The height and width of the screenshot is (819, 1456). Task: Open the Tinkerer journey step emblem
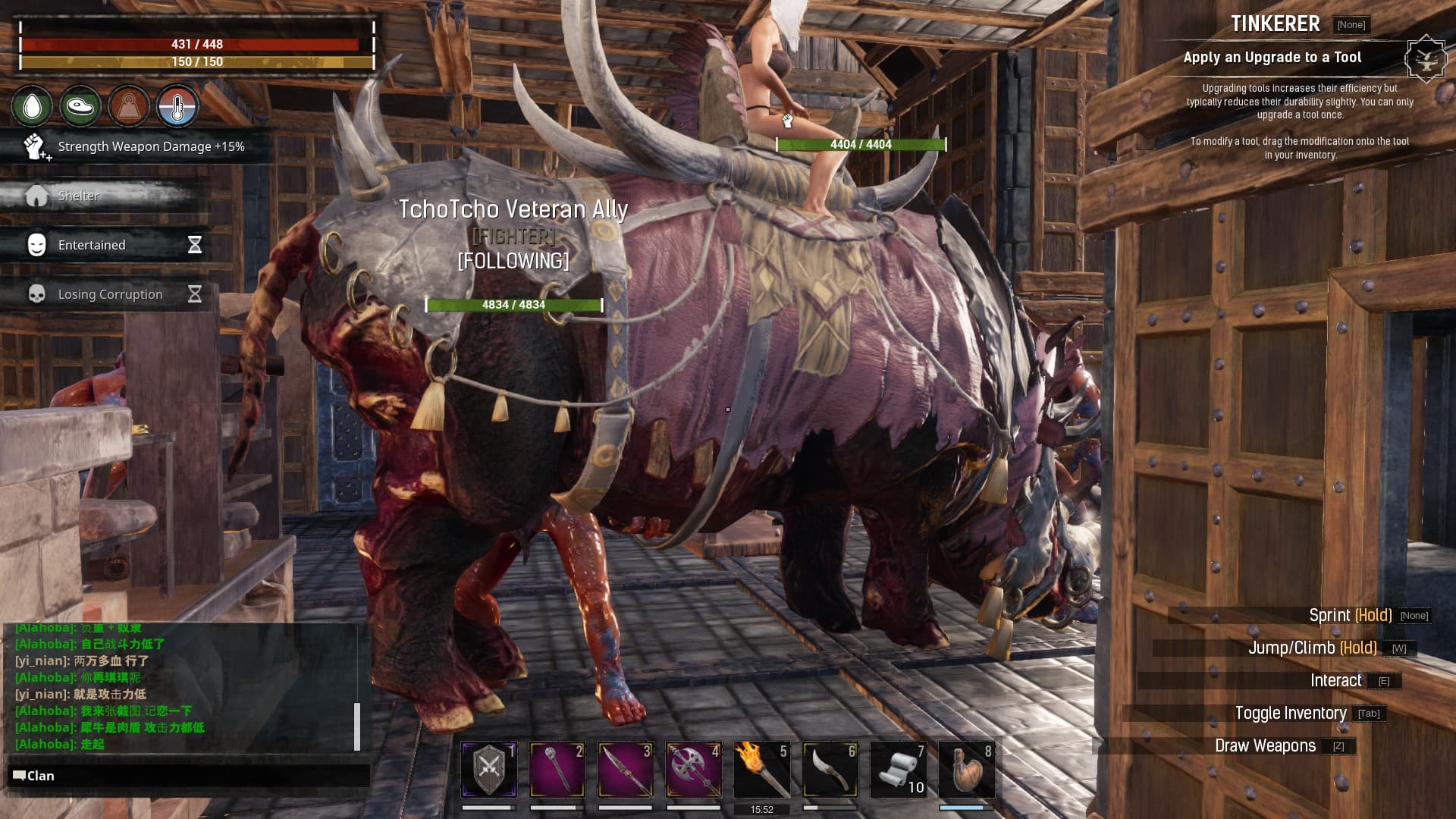click(x=1426, y=58)
